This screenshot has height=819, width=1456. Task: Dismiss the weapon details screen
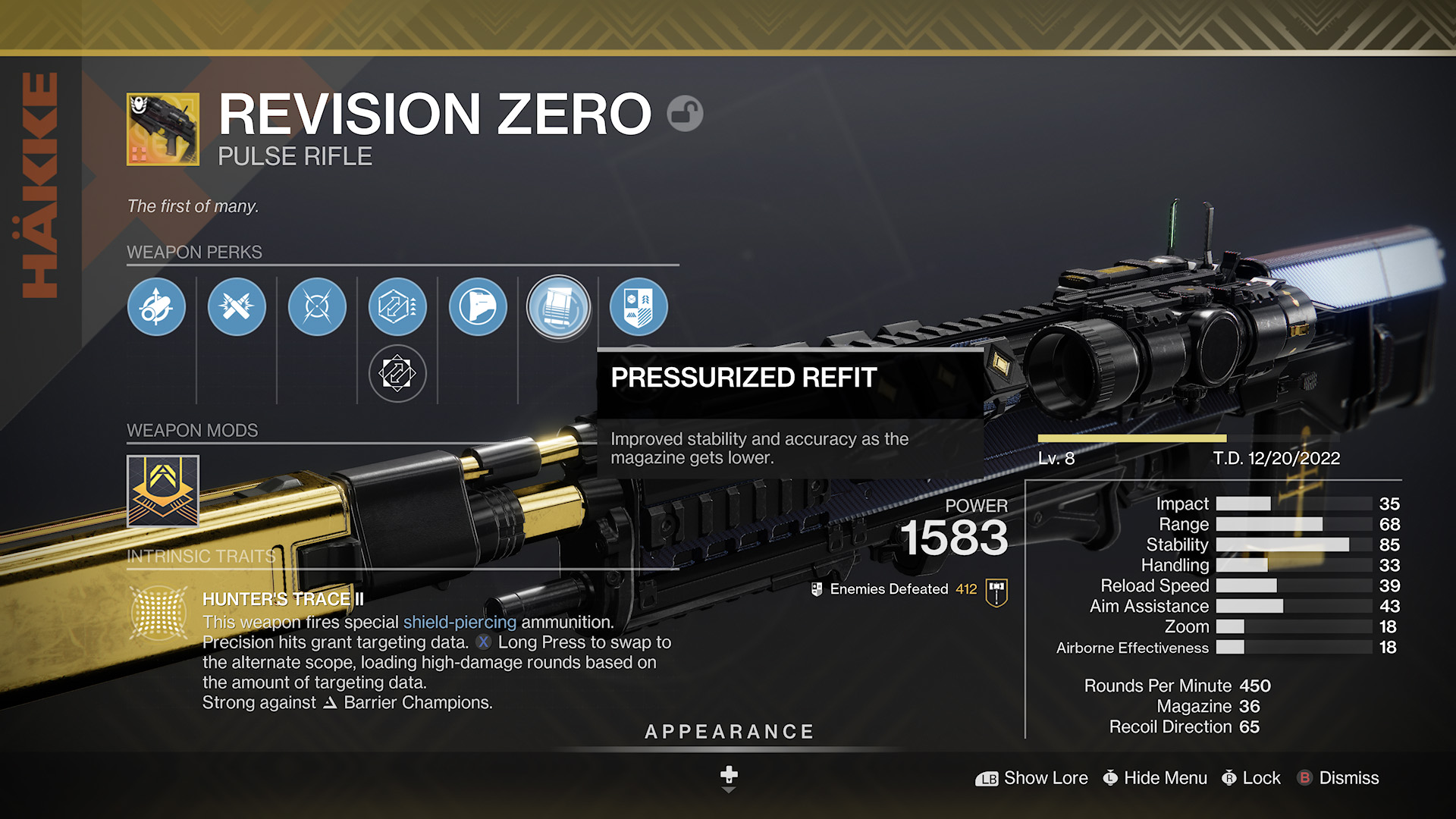tap(1338, 778)
